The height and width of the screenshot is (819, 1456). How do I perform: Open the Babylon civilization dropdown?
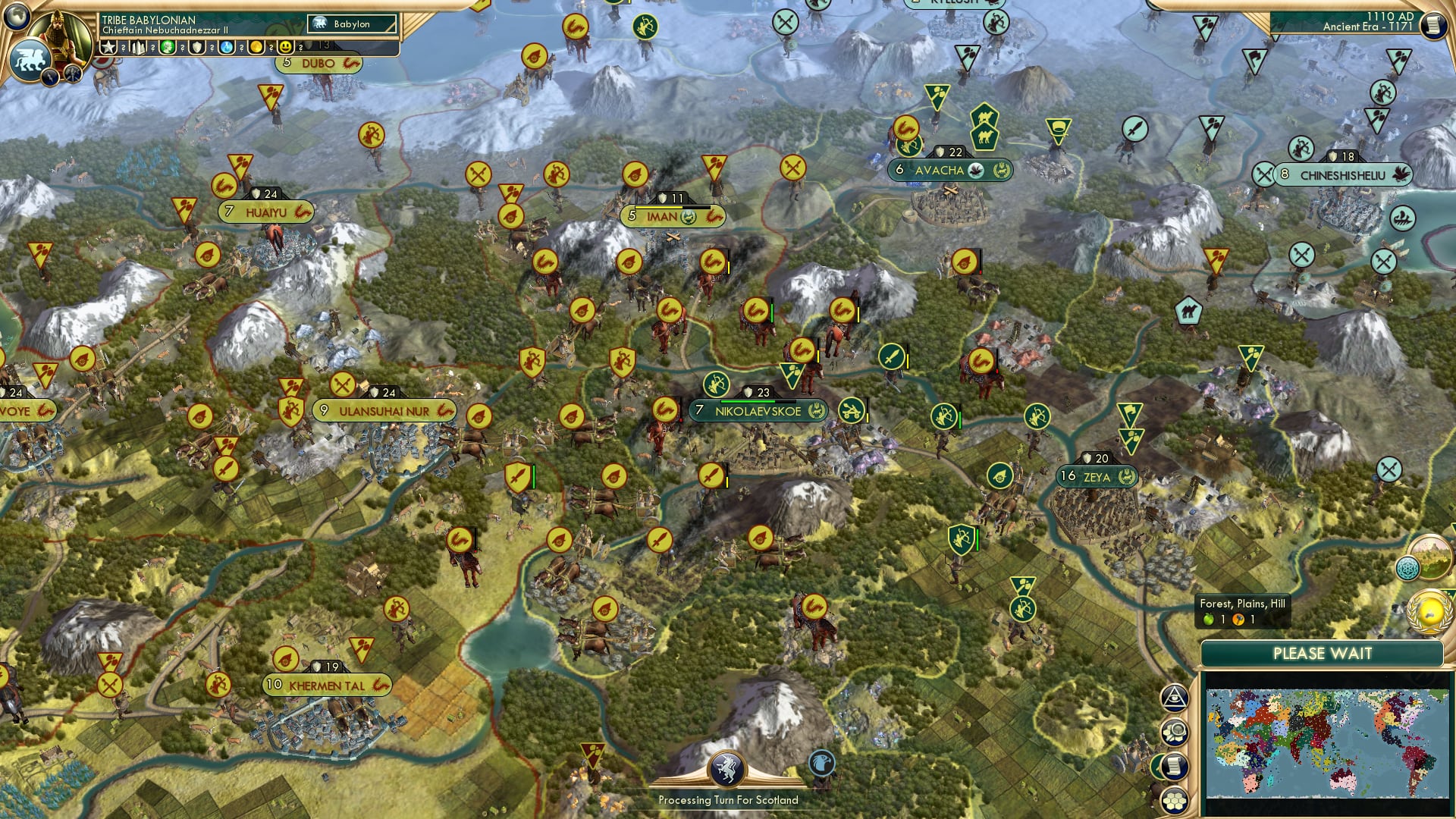pos(353,24)
